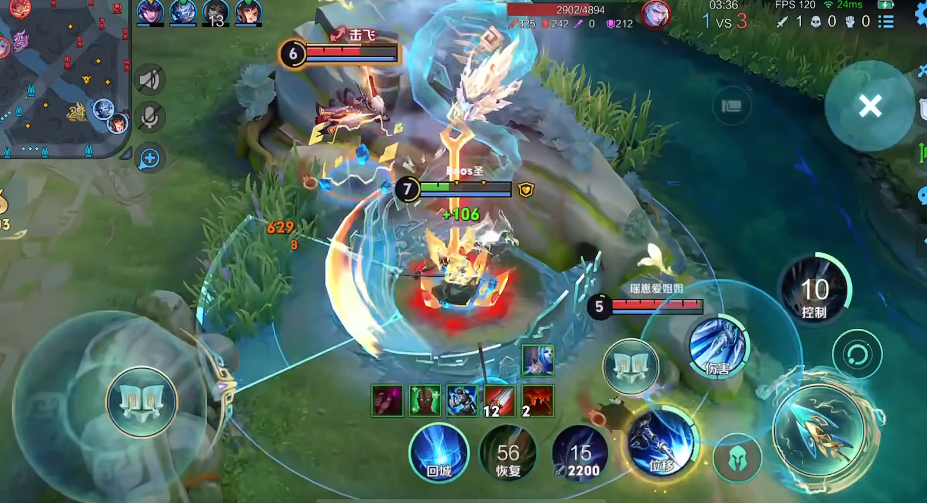The image size is (927, 503).
Task: Cast the 伤害 damage skill
Action: 718,346
